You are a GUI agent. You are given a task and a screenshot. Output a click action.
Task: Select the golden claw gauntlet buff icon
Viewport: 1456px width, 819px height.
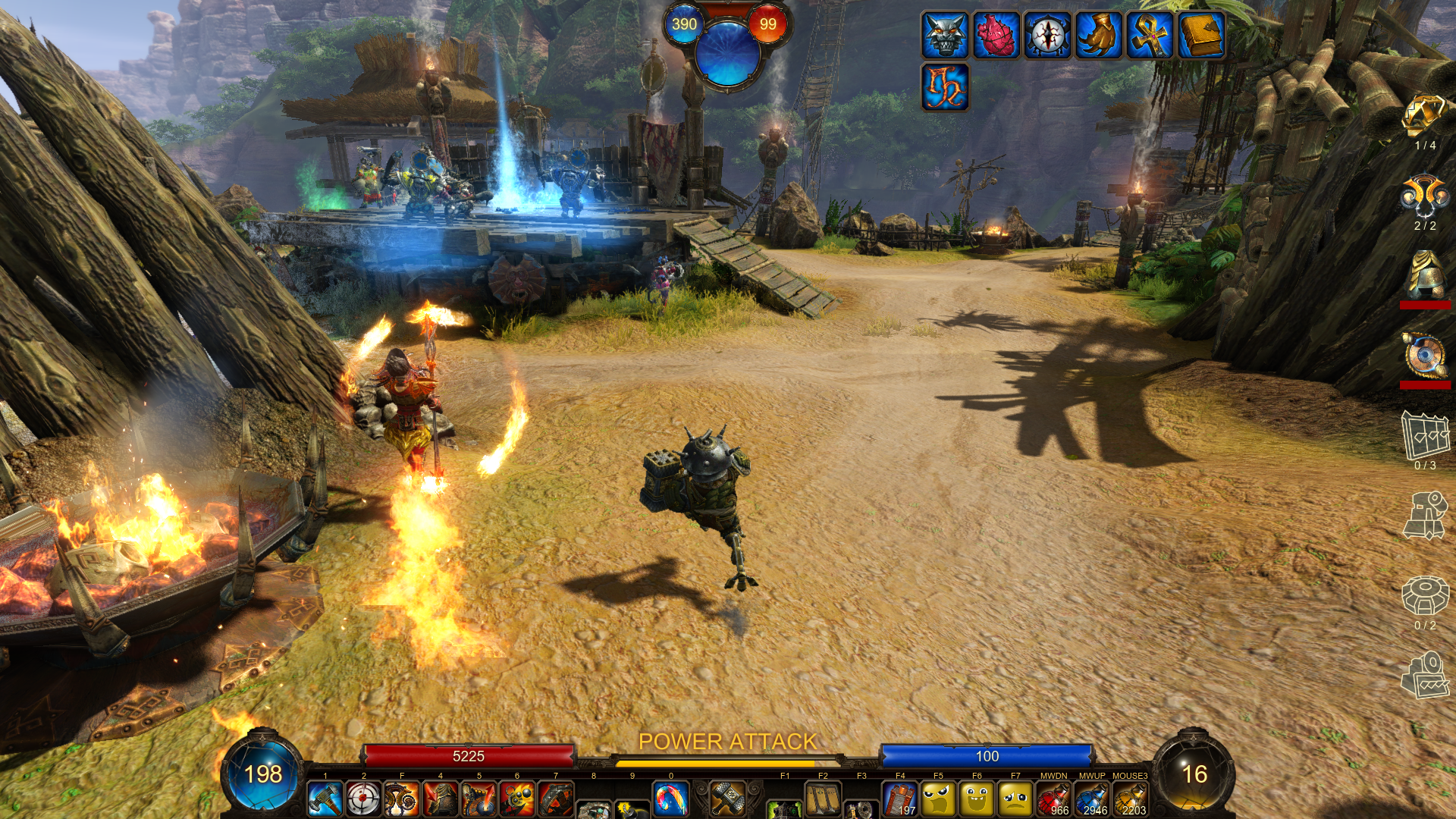coord(1099,35)
